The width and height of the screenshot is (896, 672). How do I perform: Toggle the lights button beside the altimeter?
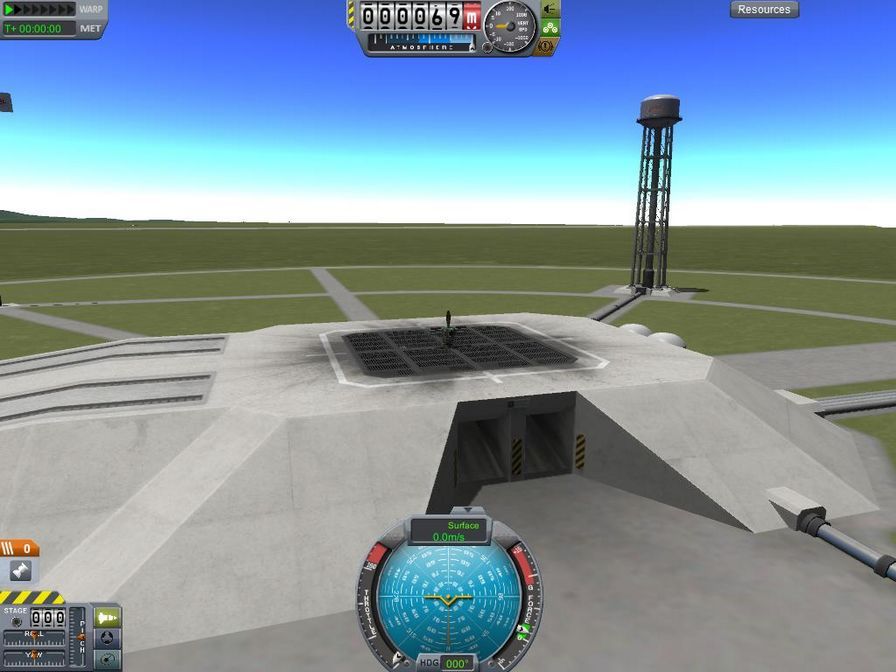coord(550,9)
